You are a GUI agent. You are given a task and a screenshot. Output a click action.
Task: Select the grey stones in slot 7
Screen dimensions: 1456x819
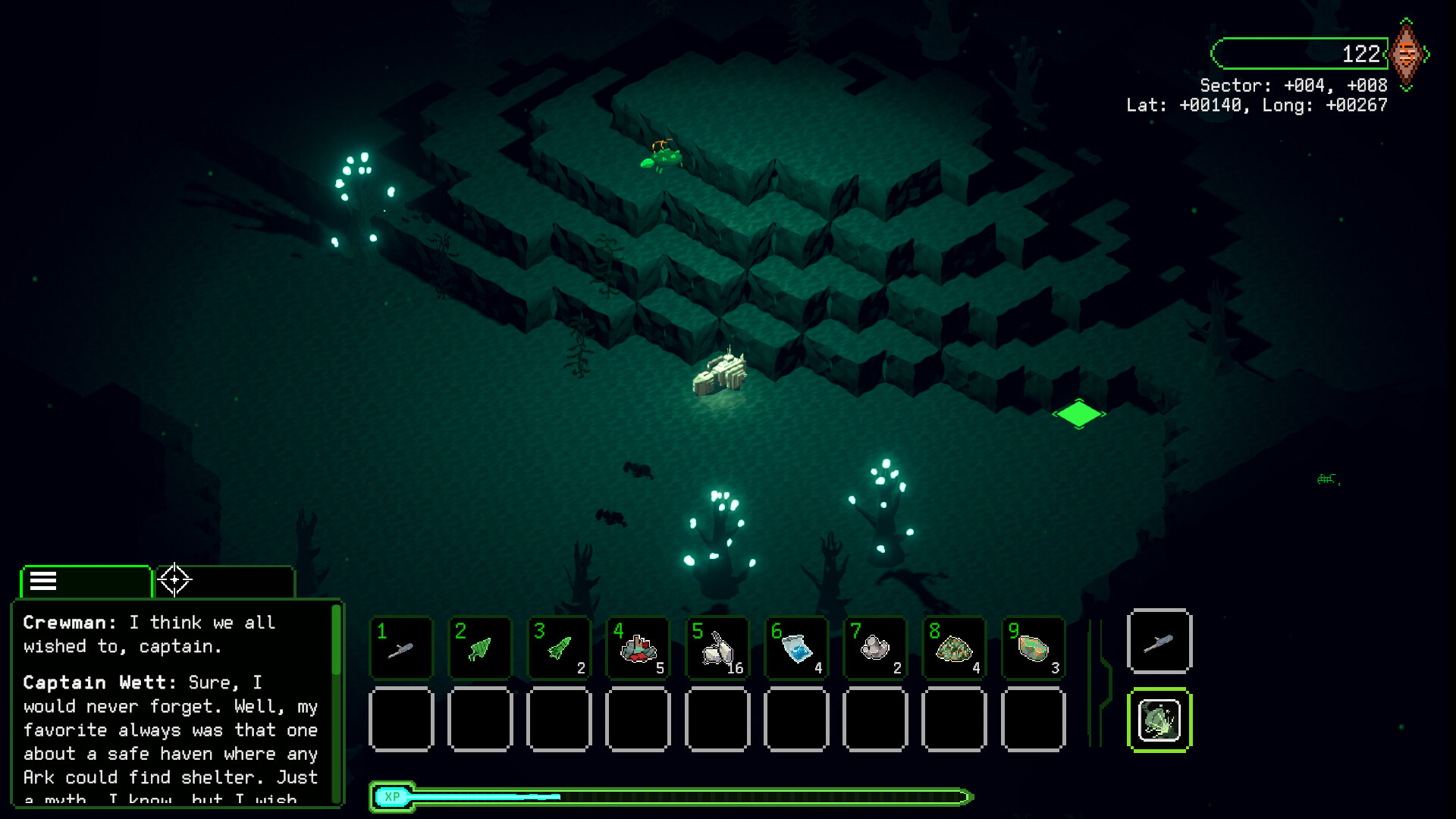pyautogui.click(x=874, y=648)
